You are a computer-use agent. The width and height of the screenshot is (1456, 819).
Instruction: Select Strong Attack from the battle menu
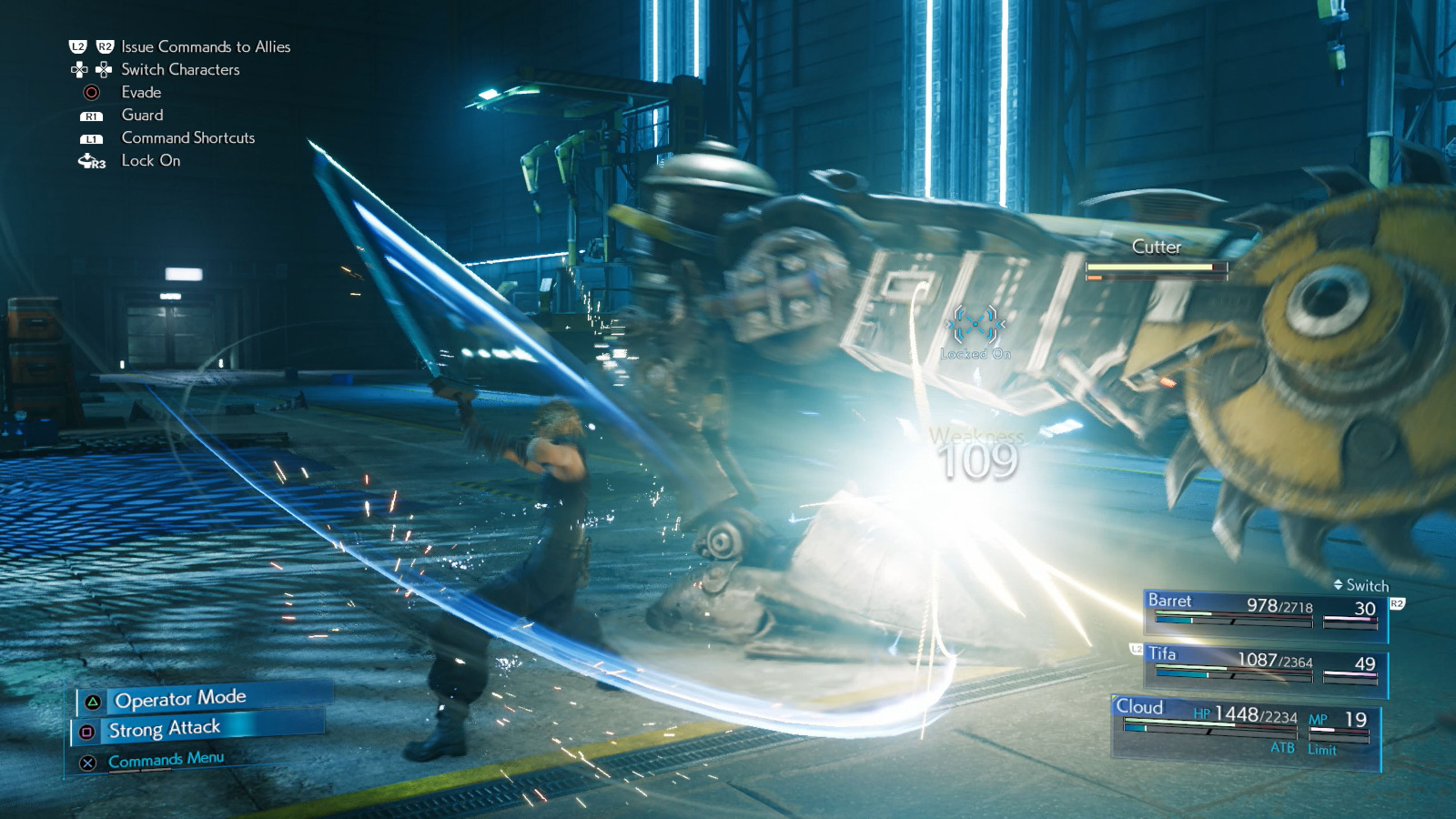tap(164, 727)
